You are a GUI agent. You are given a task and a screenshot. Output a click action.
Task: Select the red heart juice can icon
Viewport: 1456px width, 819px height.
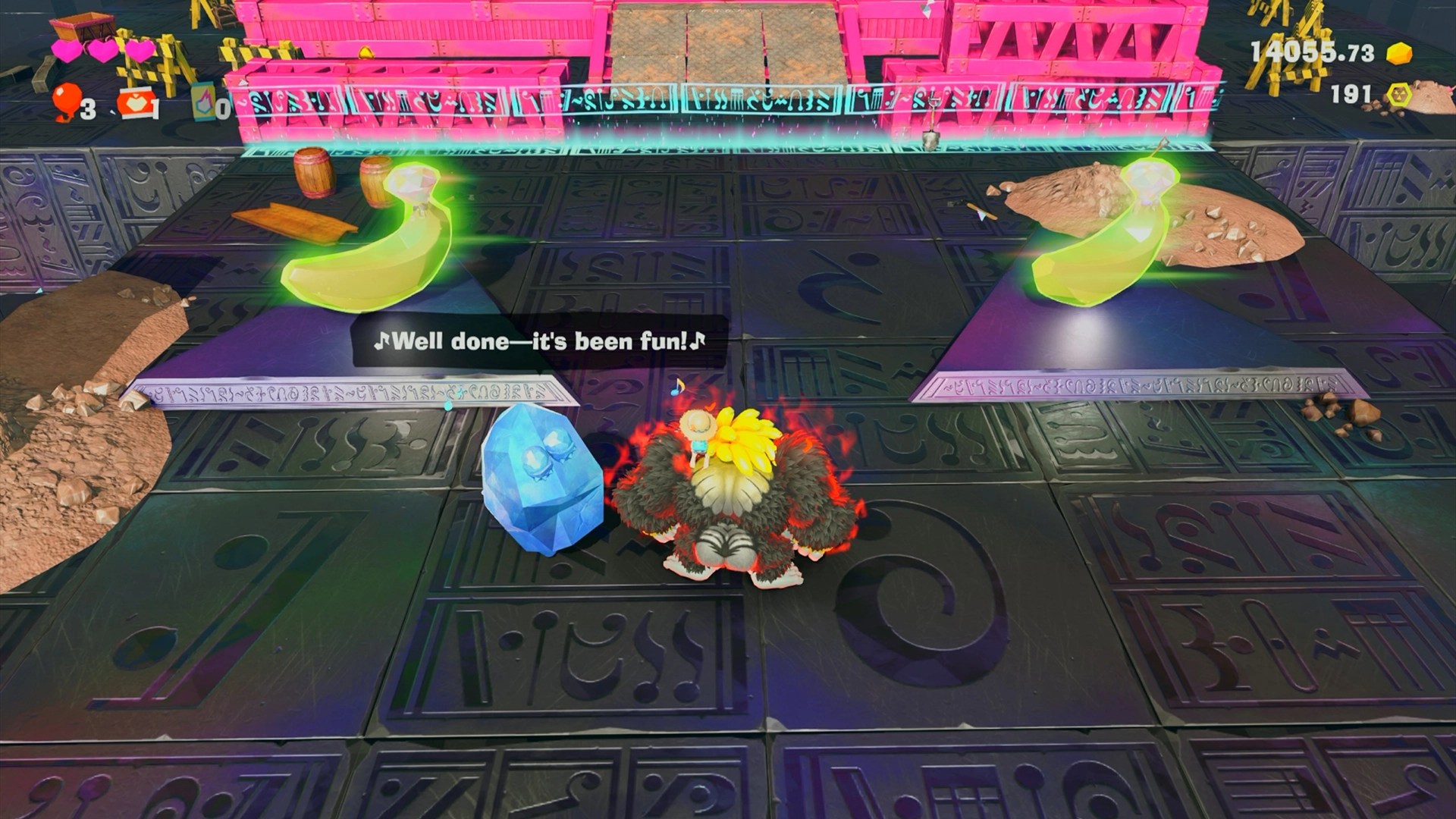point(133,105)
